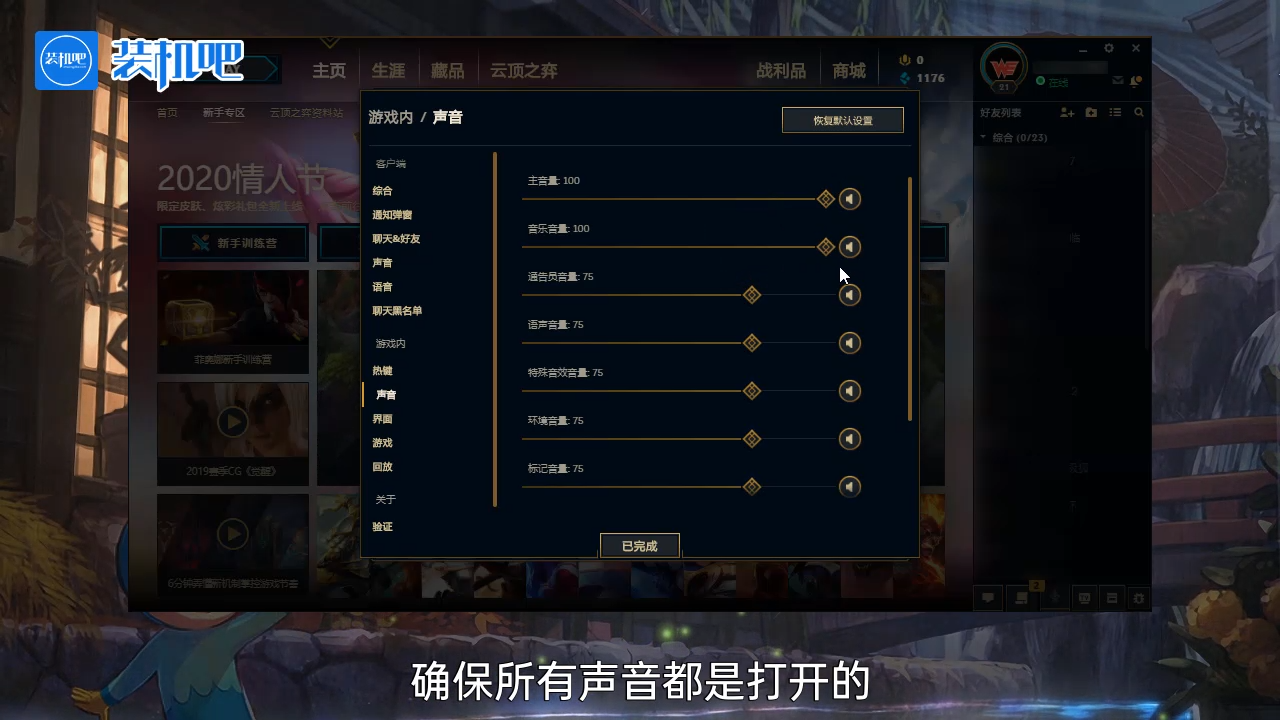Screen dimensions: 1280x720
Task: Mute the 主音量 master volume speaker
Action: (850, 198)
